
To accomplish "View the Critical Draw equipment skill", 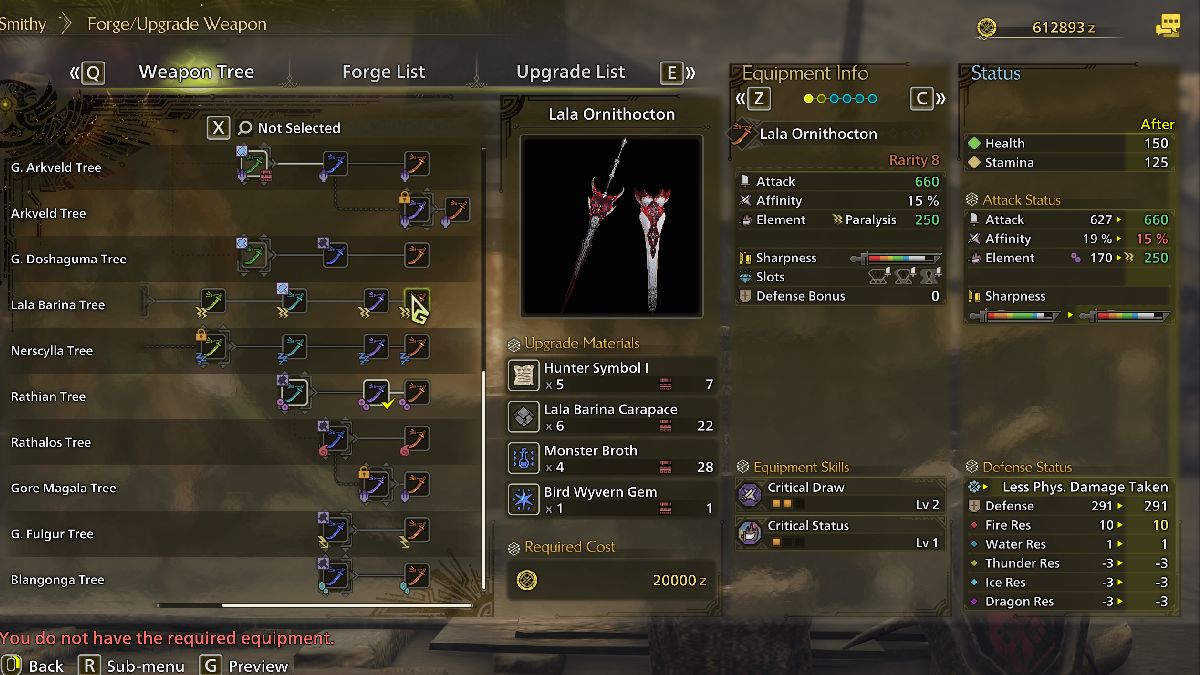I will pos(839,496).
